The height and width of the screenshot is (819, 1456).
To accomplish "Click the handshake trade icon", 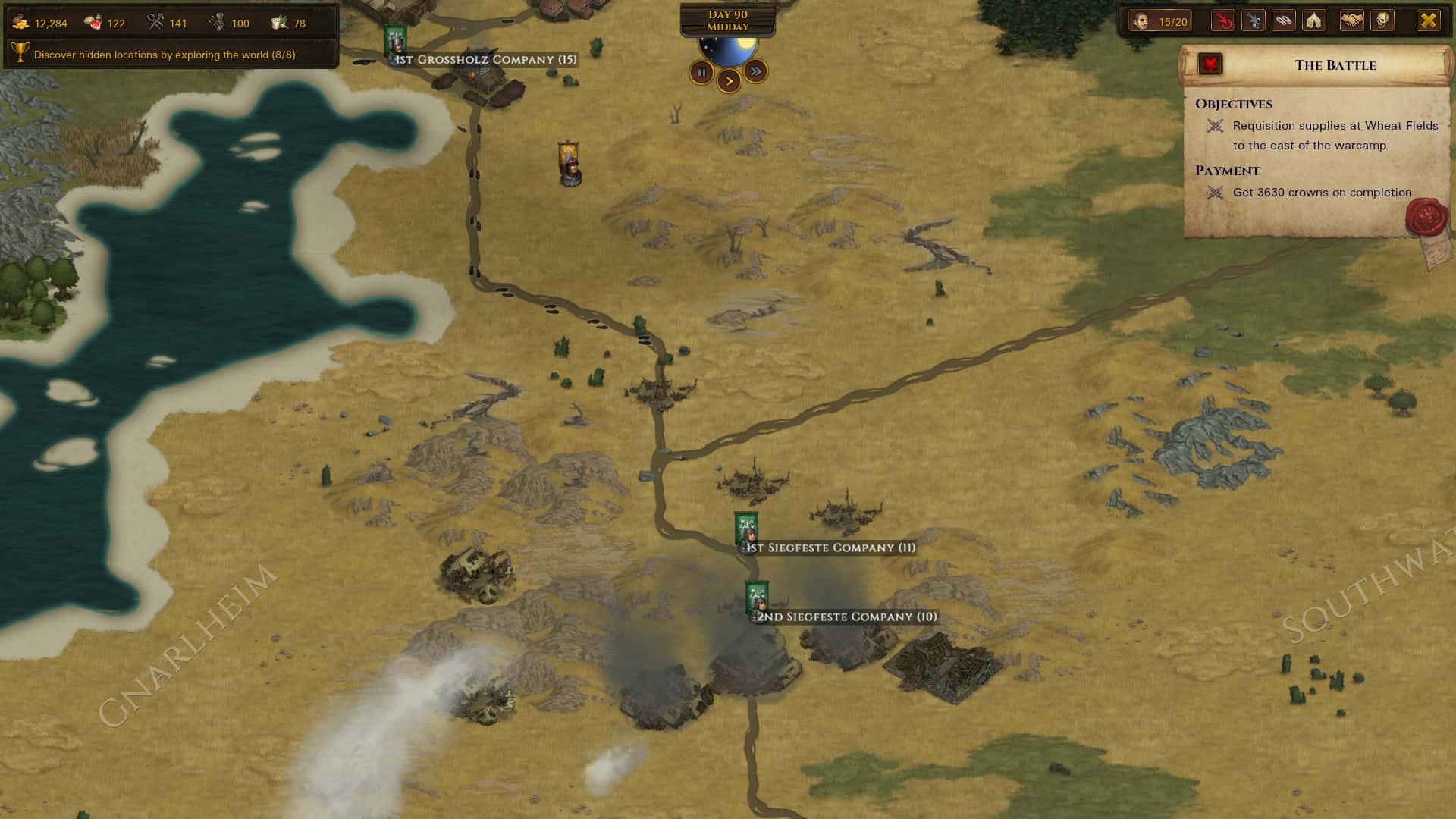I will [1350, 20].
